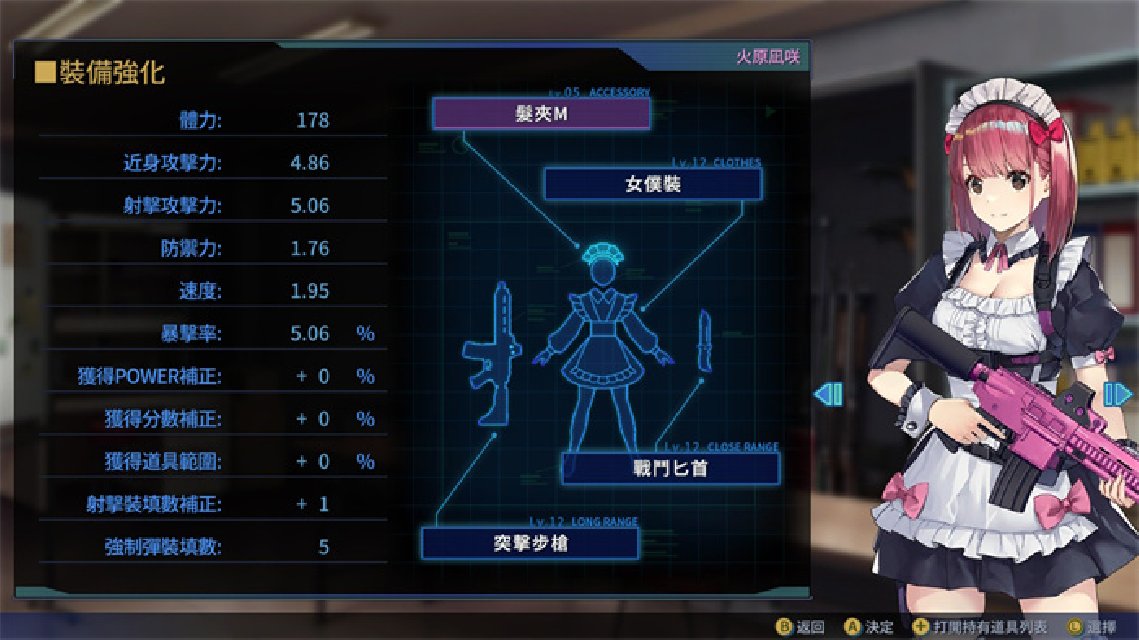
Task: Choose the 女僕裝 clothes slot
Action: pyautogui.click(x=652, y=184)
